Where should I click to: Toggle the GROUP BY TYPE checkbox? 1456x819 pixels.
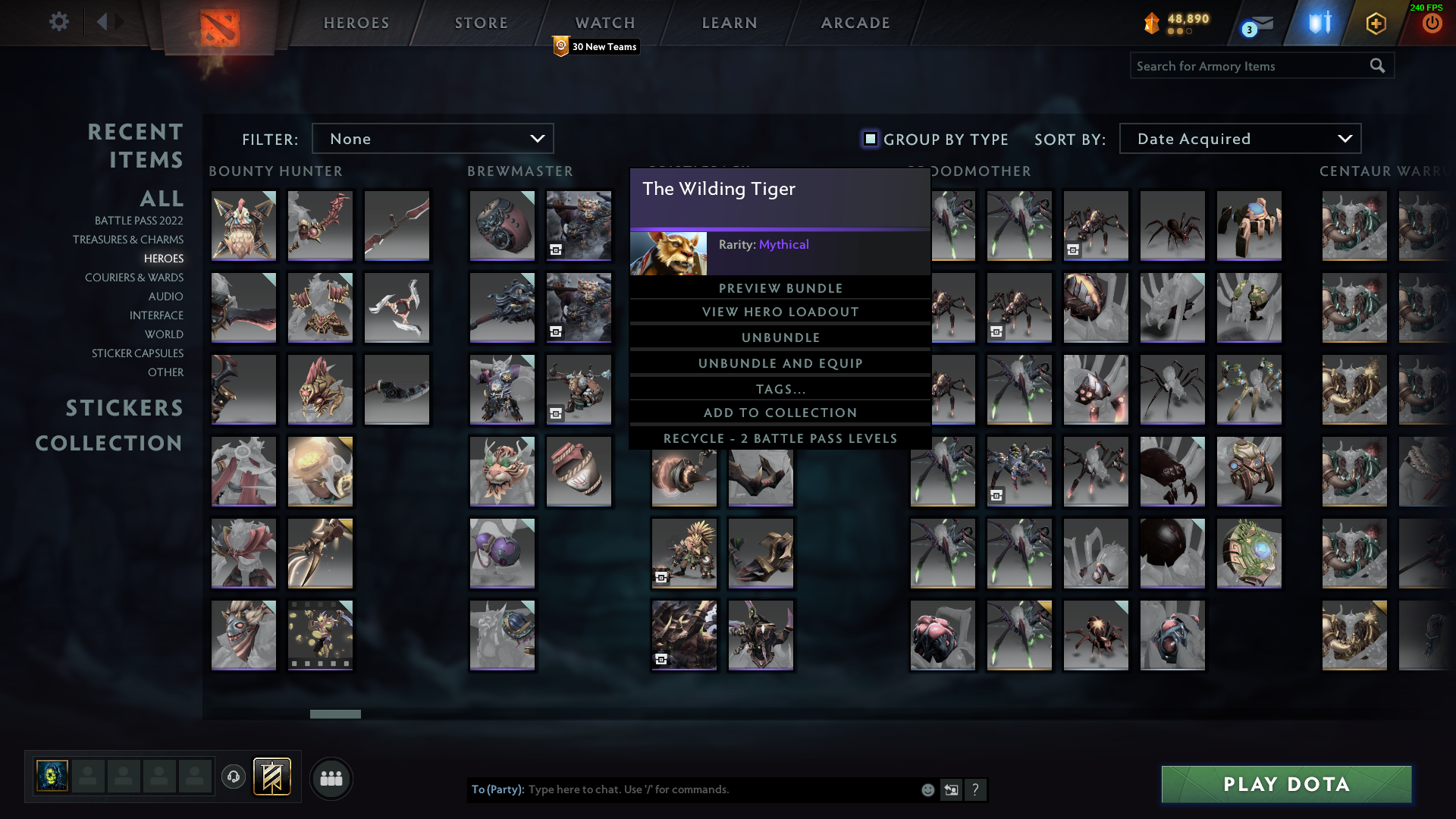click(x=869, y=140)
